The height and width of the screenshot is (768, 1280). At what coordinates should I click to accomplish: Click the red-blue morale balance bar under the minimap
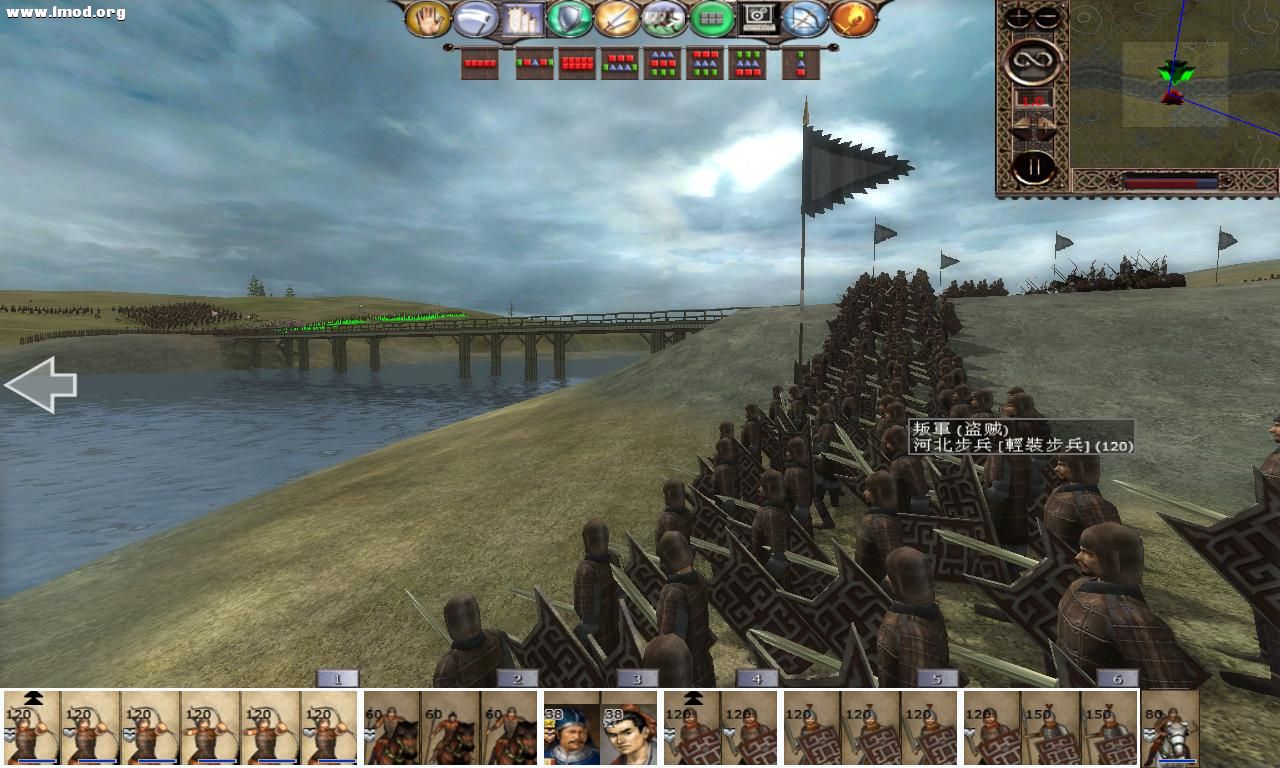coord(1172,180)
